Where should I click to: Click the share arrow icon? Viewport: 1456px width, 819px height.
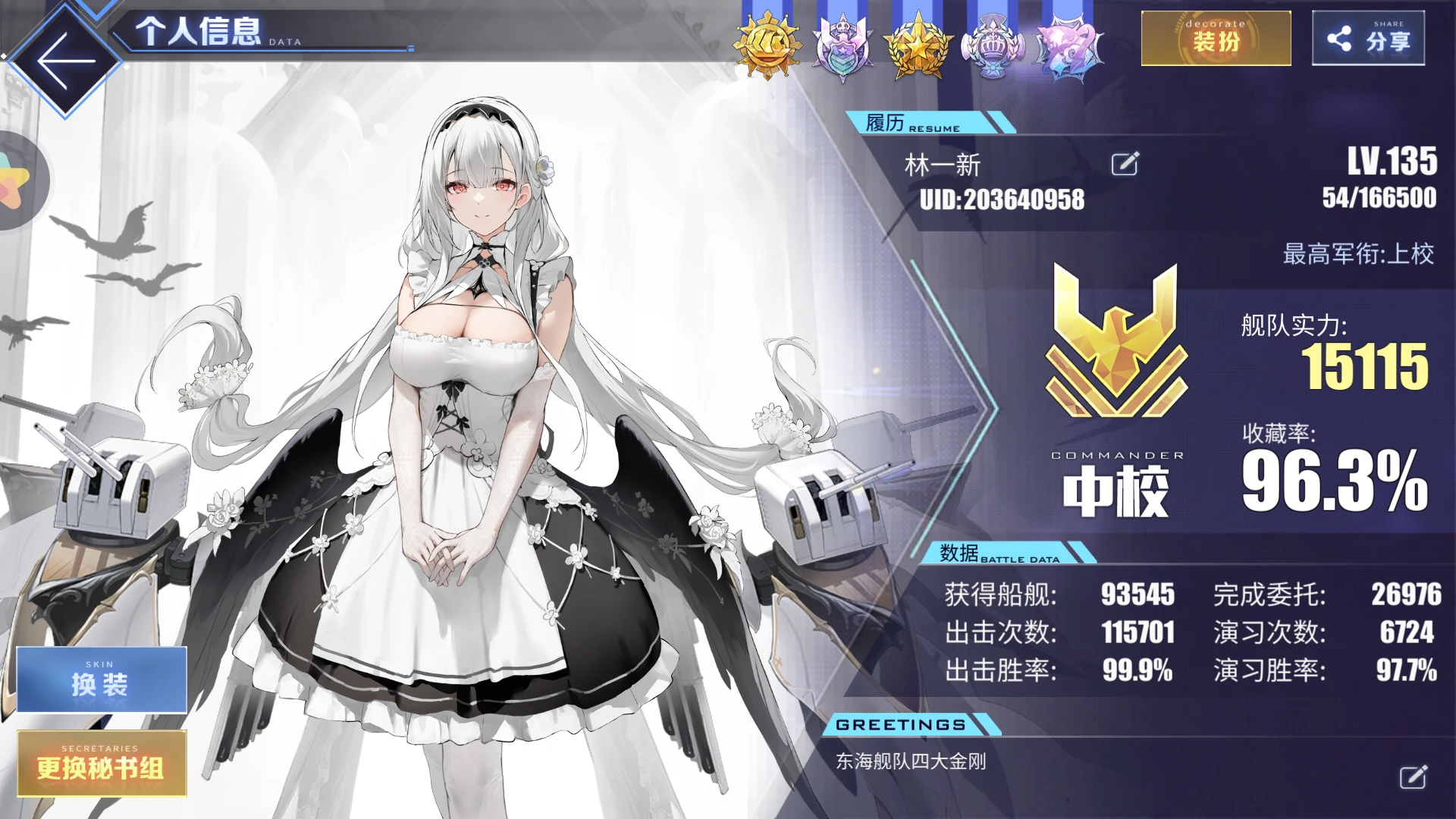(1340, 36)
